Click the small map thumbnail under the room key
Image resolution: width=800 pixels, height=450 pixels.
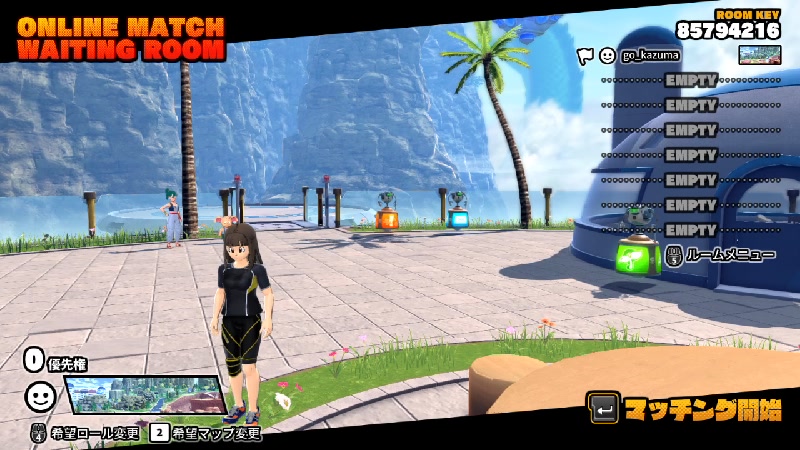click(x=759, y=54)
